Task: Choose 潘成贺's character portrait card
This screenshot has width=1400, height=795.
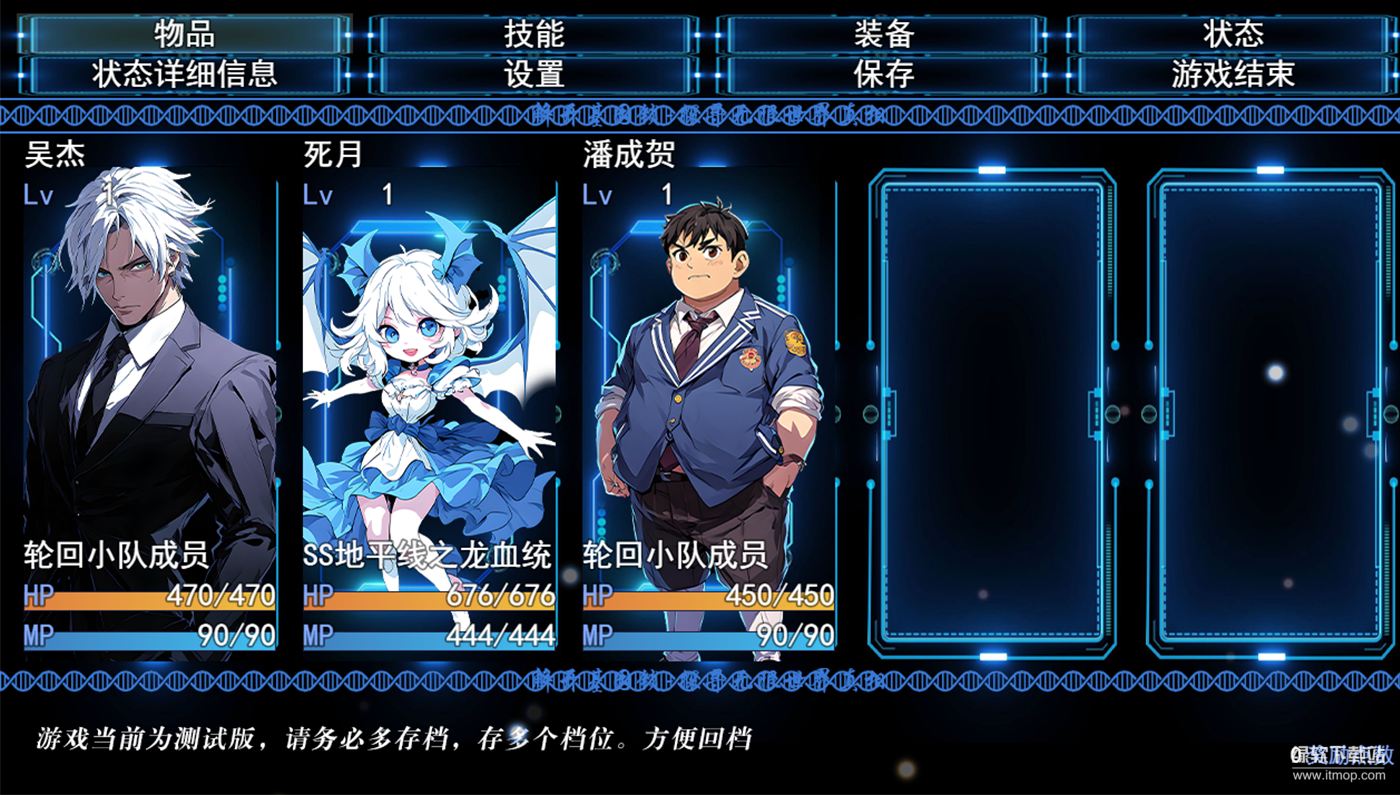Action: point(708,400)
